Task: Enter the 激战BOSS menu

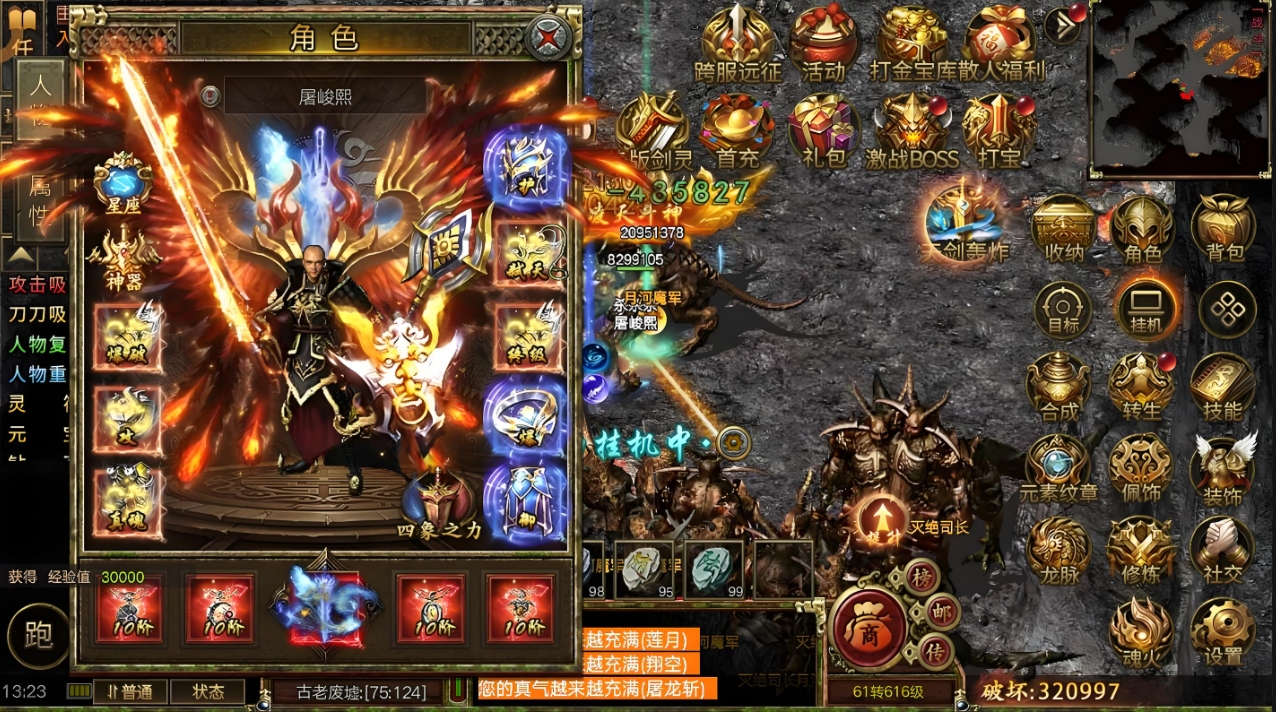Action: point(912,130)
